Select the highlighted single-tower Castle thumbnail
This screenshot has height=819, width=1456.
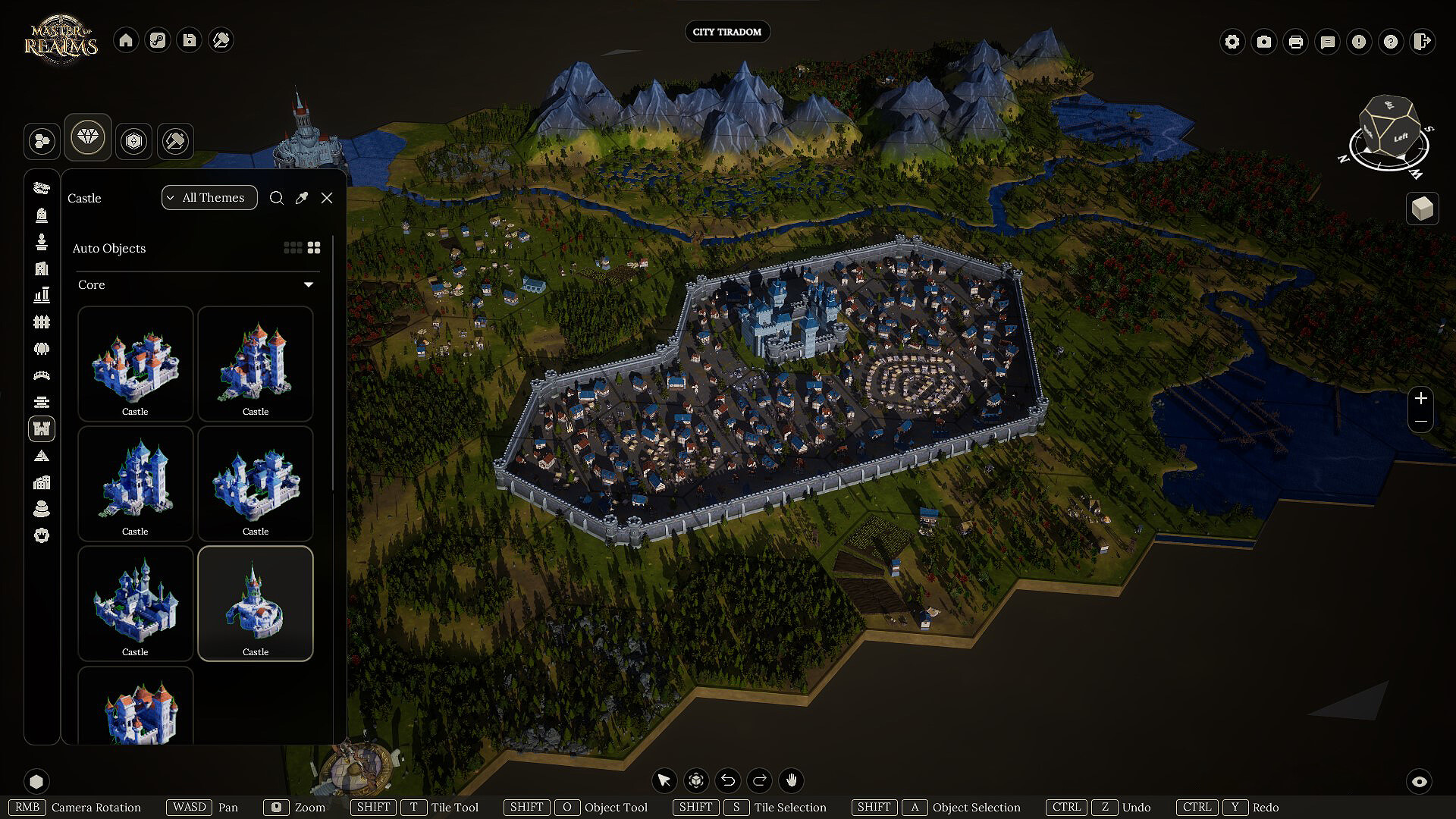[256, 603]
